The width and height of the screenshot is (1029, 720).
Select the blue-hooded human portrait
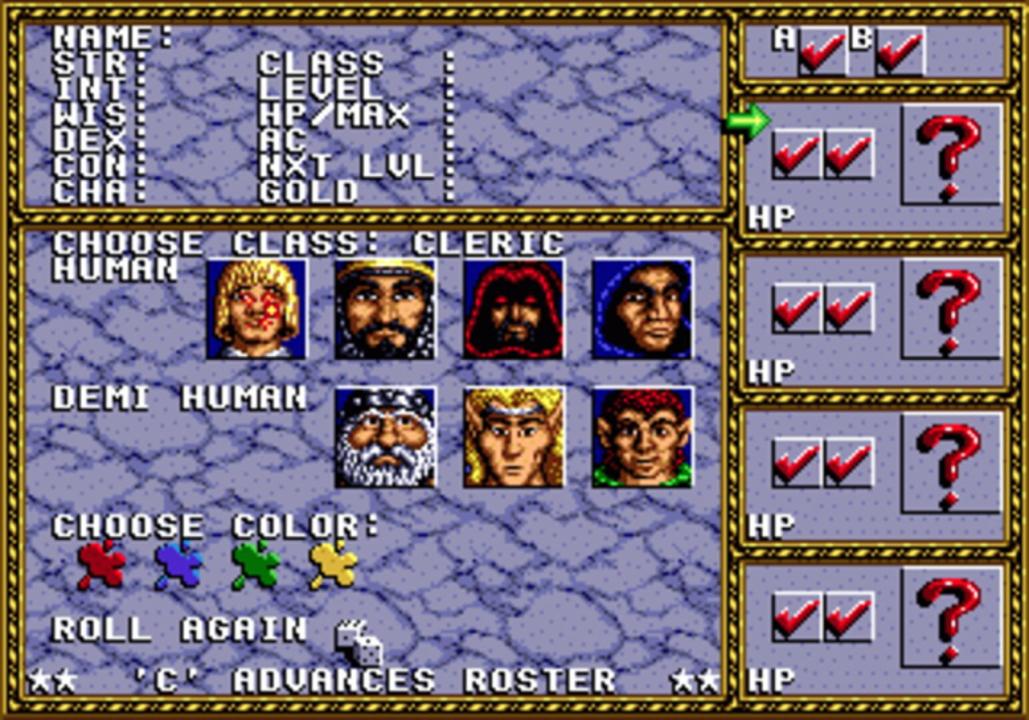(642, 309)
